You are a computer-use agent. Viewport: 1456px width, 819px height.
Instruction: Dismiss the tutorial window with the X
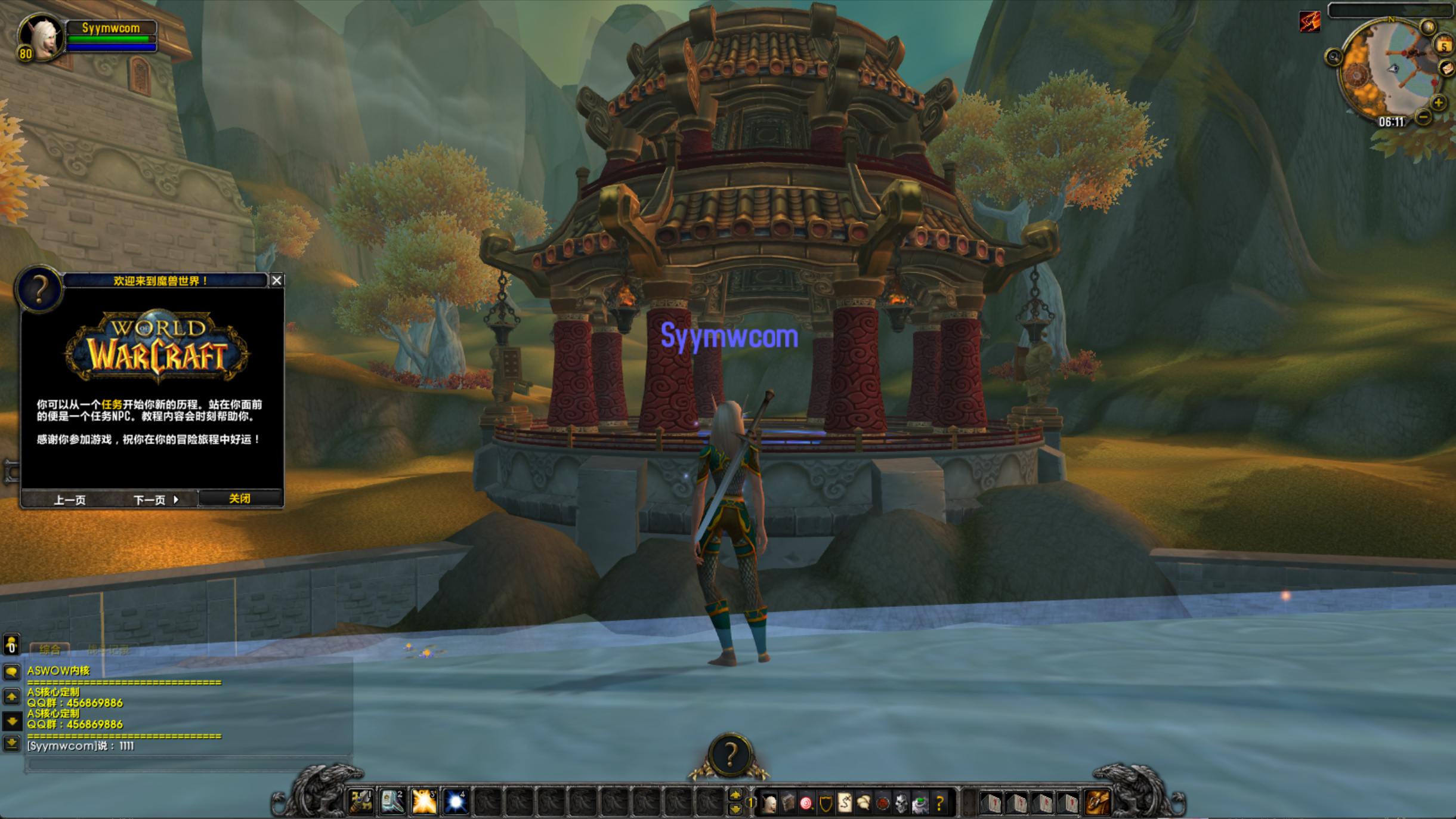pyautogui.click(x=277, y=280)
